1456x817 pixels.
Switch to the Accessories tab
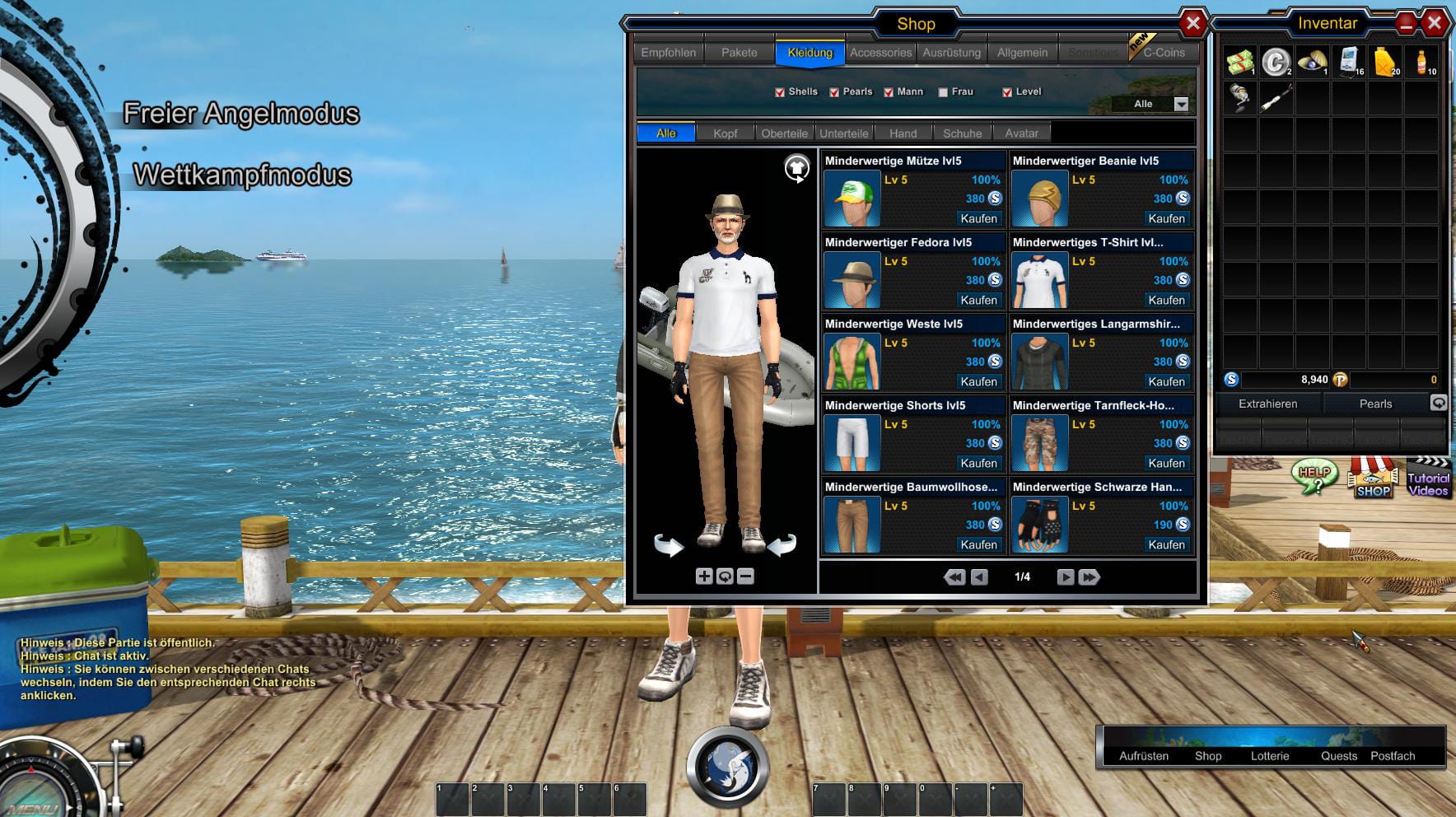pos(880,51)
